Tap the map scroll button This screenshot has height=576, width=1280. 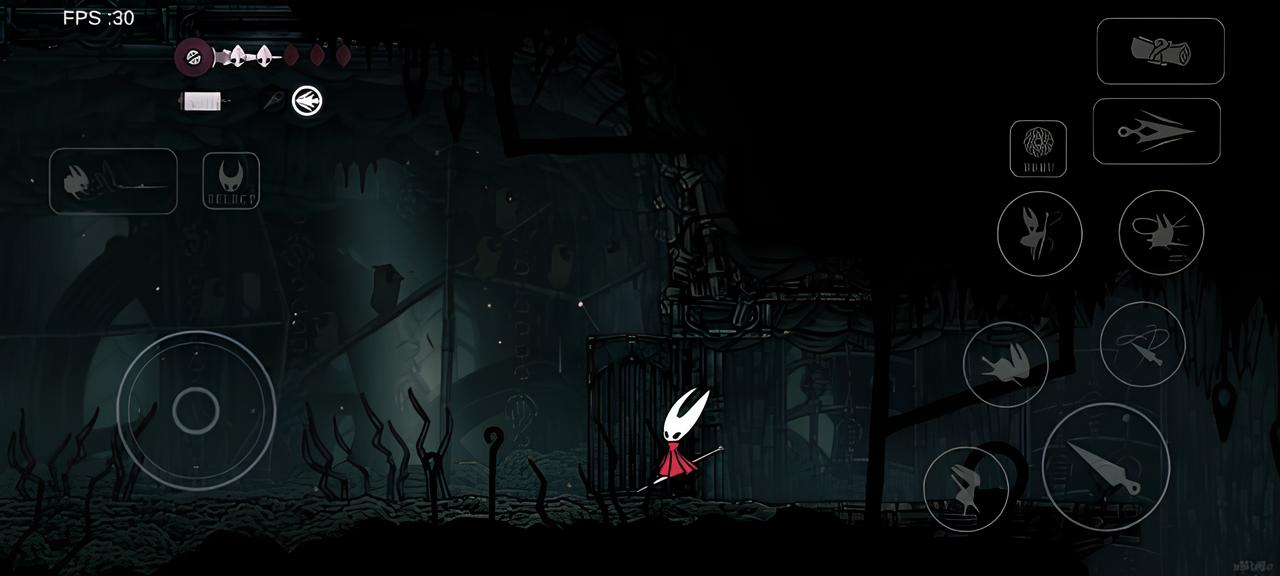click(x=1160, y=51)
